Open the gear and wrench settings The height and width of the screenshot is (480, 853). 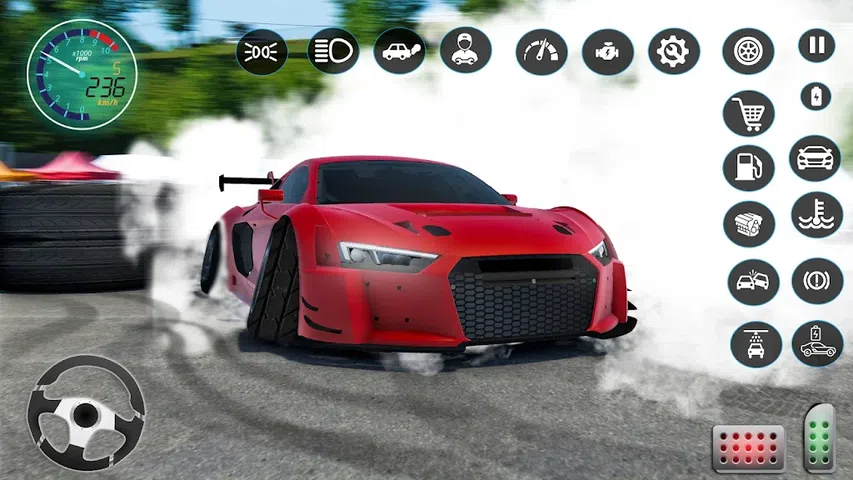[673, 51]
